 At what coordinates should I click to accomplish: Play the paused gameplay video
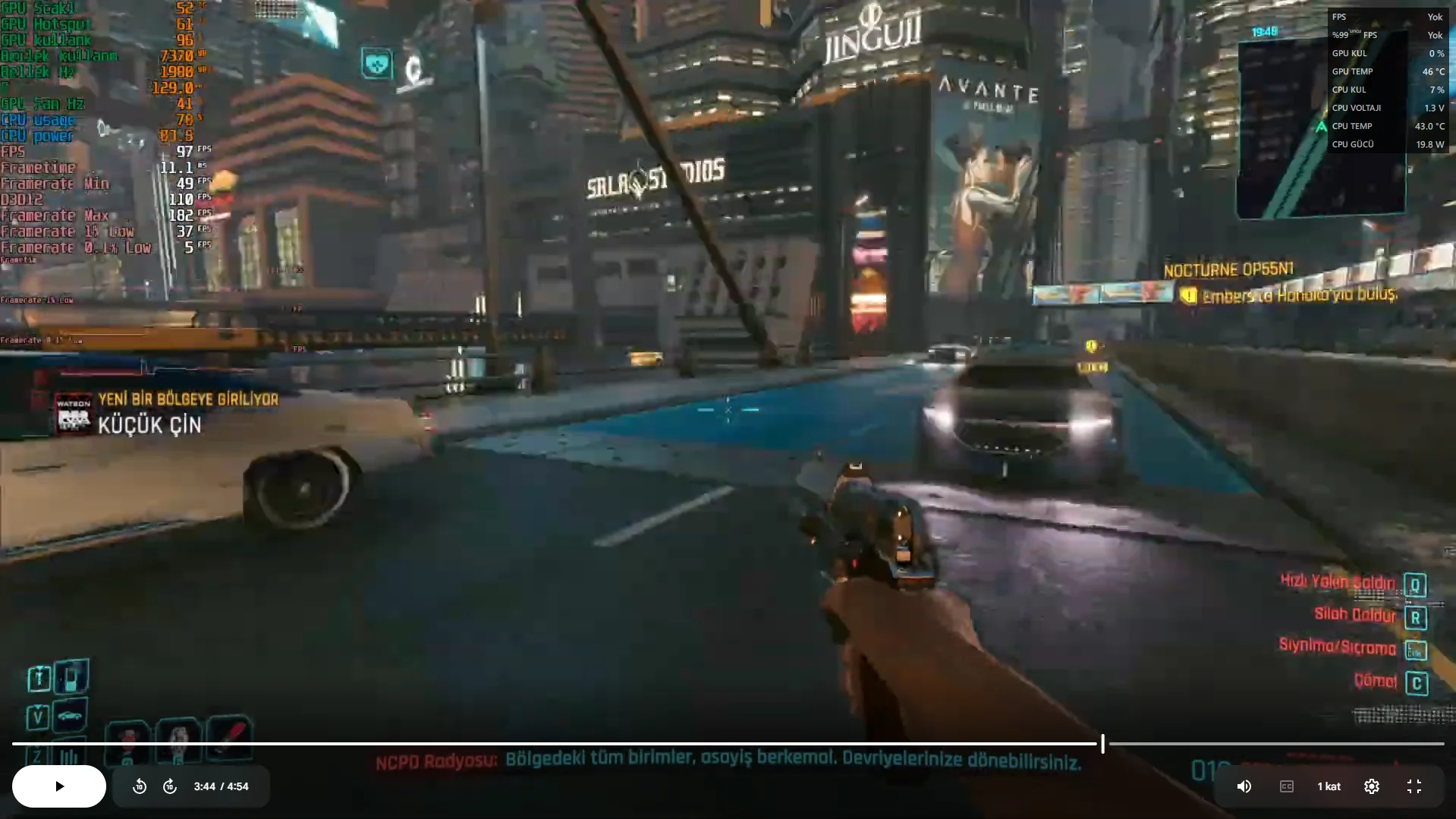tap(59, 786)
